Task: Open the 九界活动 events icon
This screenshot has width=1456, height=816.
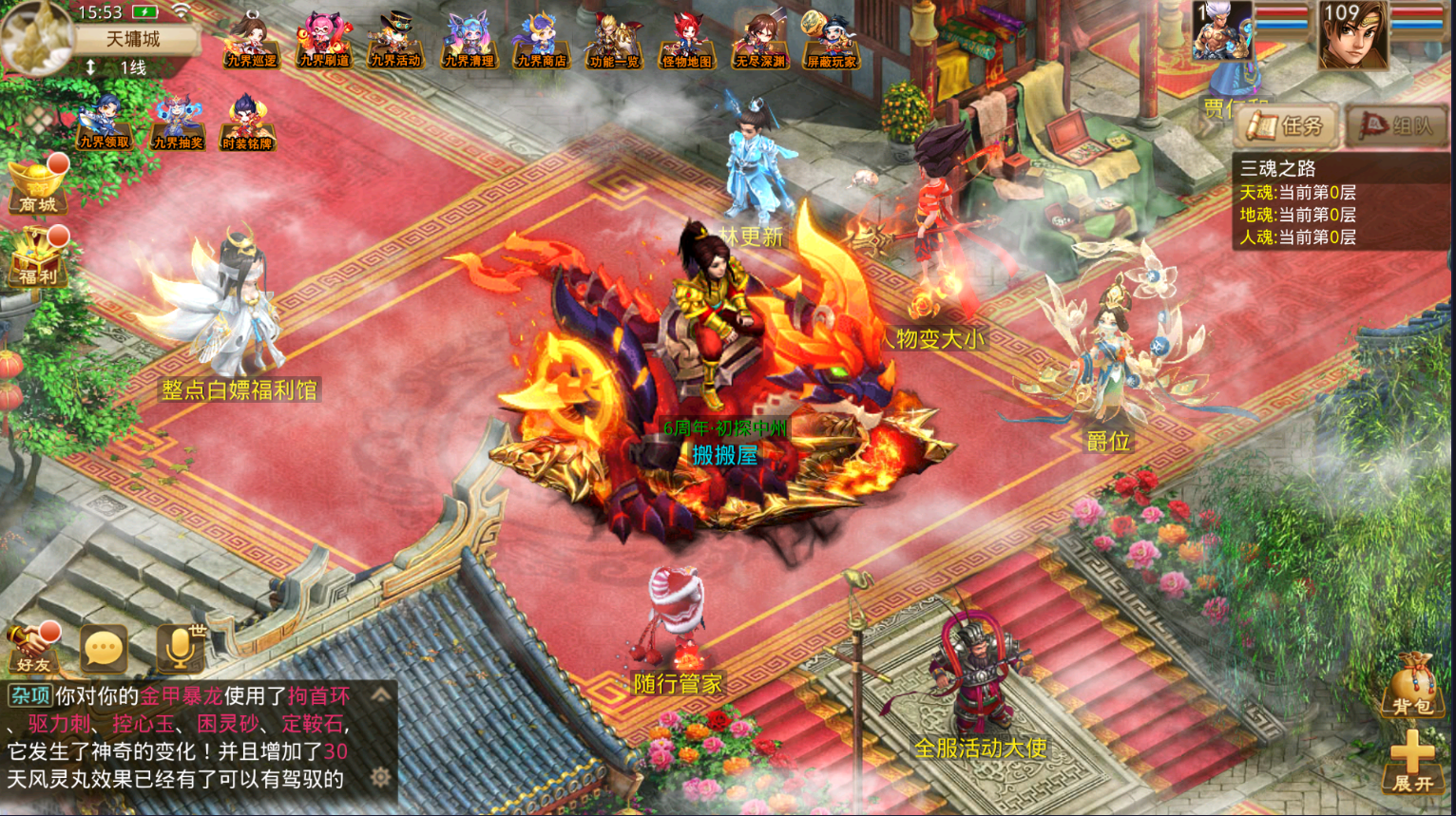Action: click(x=395, y=40)
